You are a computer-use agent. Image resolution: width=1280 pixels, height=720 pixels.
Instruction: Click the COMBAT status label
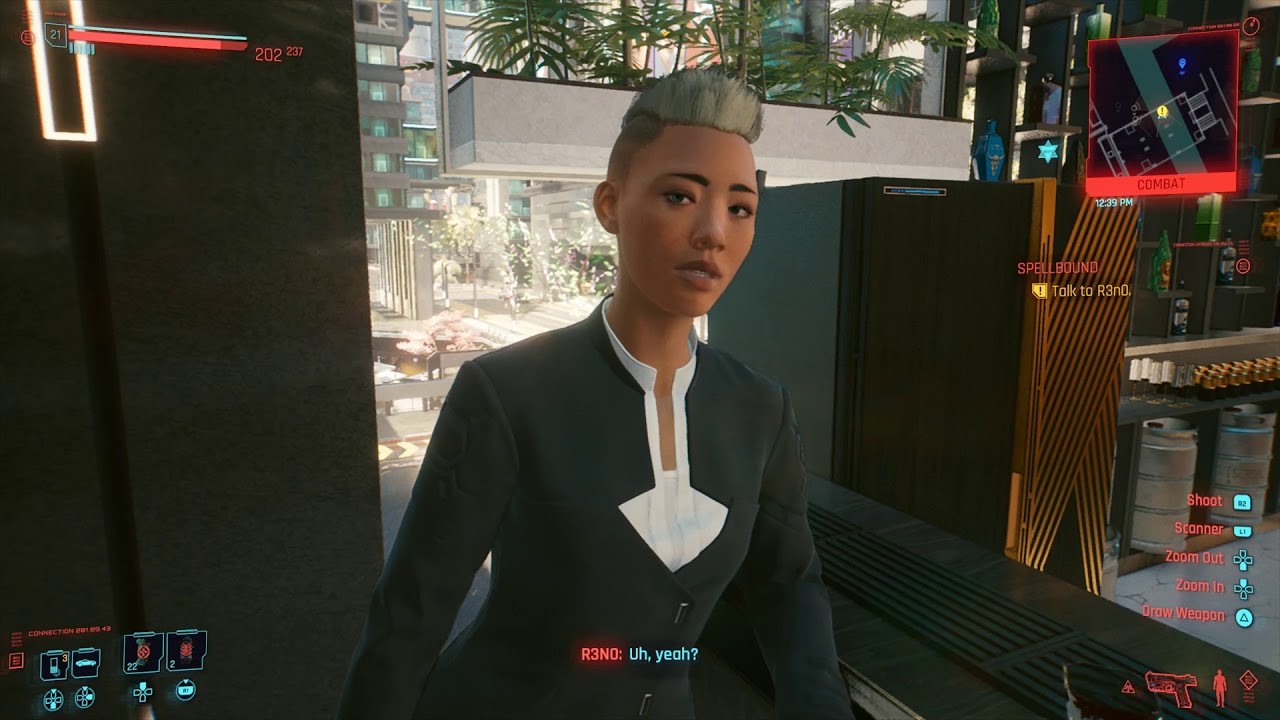[x=1163, y=183]
